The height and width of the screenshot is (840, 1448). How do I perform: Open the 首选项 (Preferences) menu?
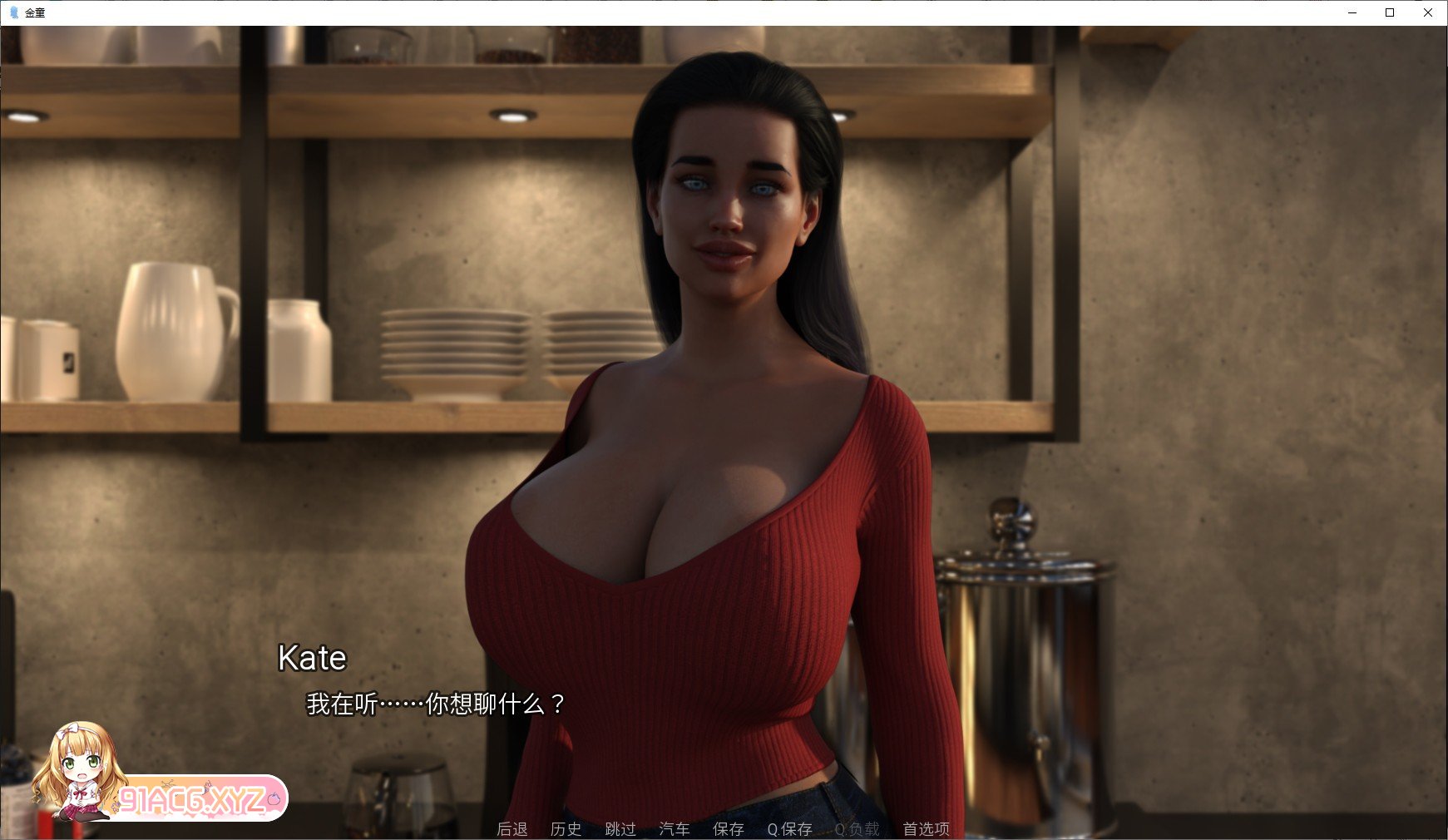924,829
